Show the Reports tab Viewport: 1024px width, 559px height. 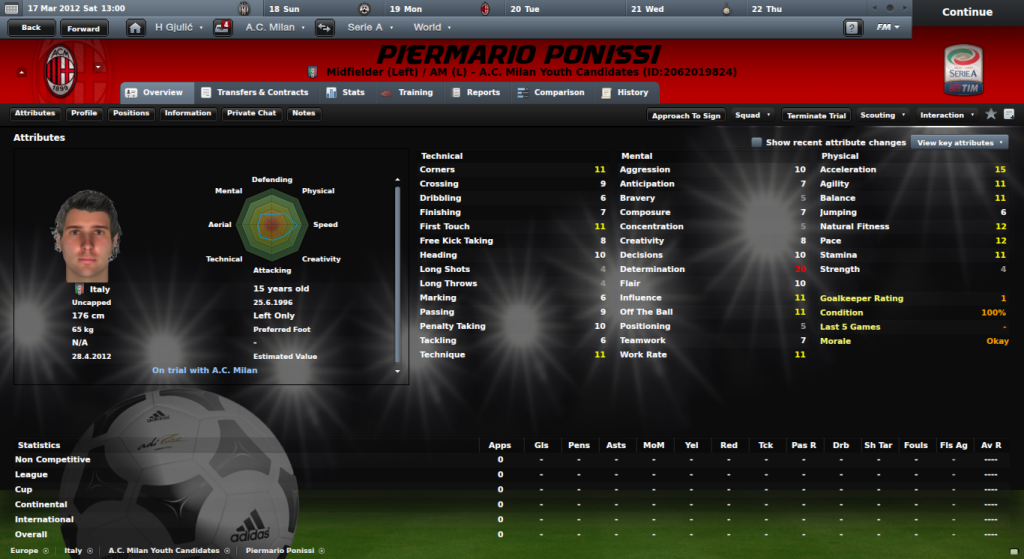click(x=476, y=93)
